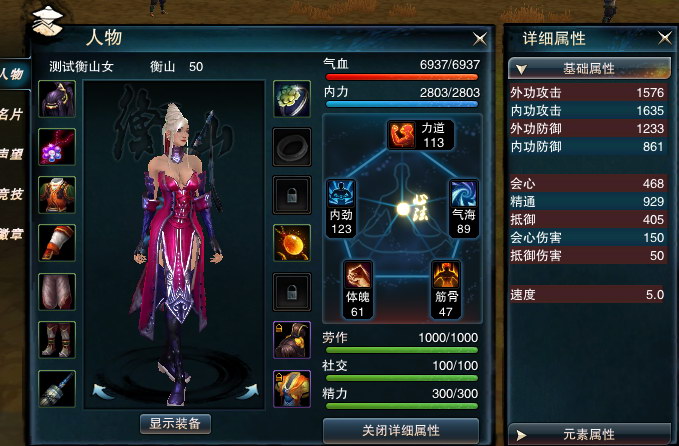679x446 pixels.
Task: Click the green gemstone ring slot
Action: tap(291, 99)
